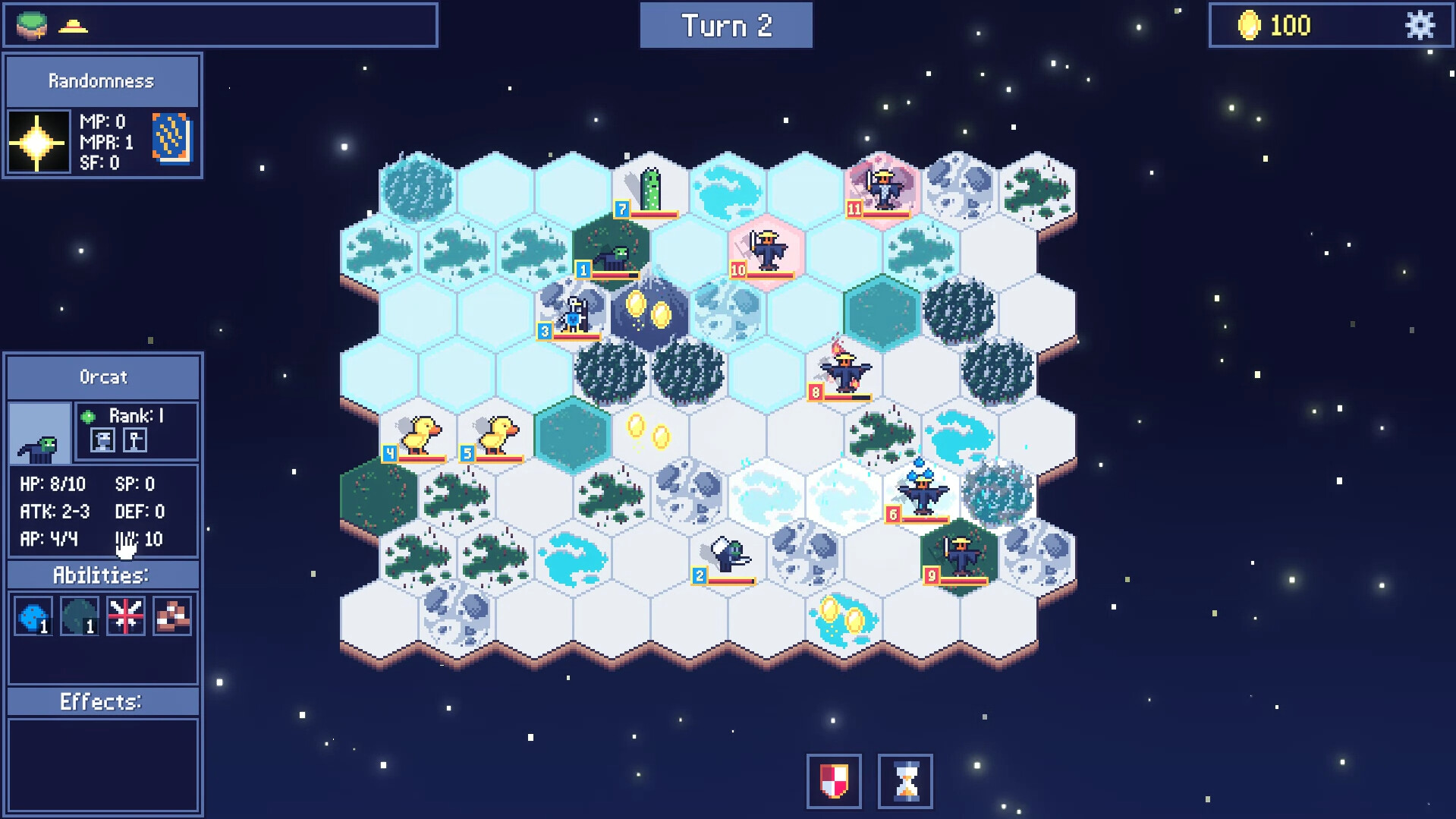Open the Randomness spell card deck
Viewport: 1456px width, 819px height.
(x=171, y=140)
